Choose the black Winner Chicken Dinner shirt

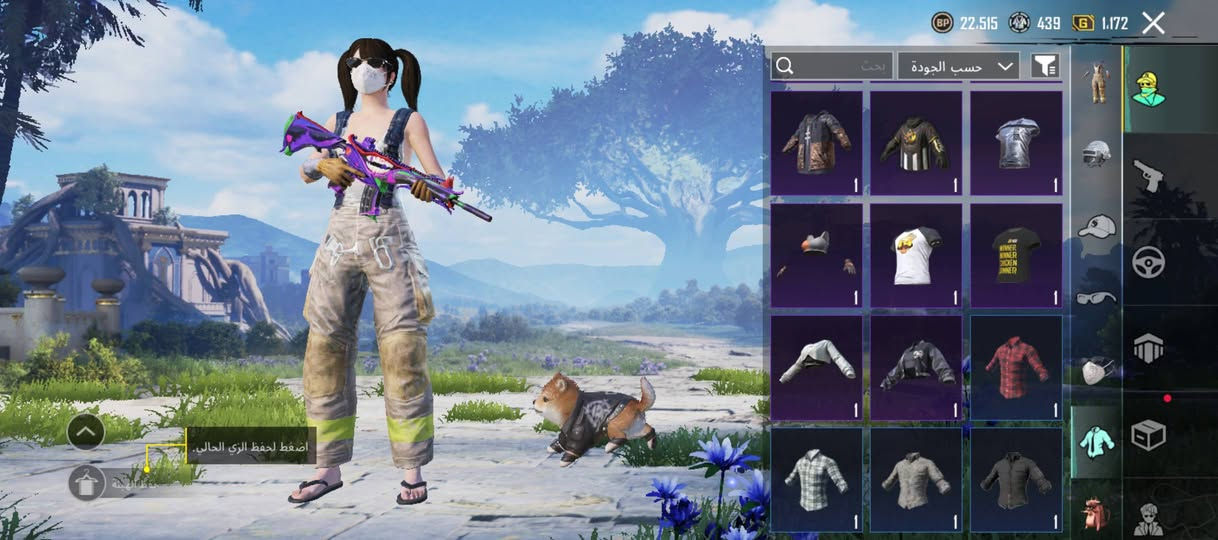coord(1016,255)
